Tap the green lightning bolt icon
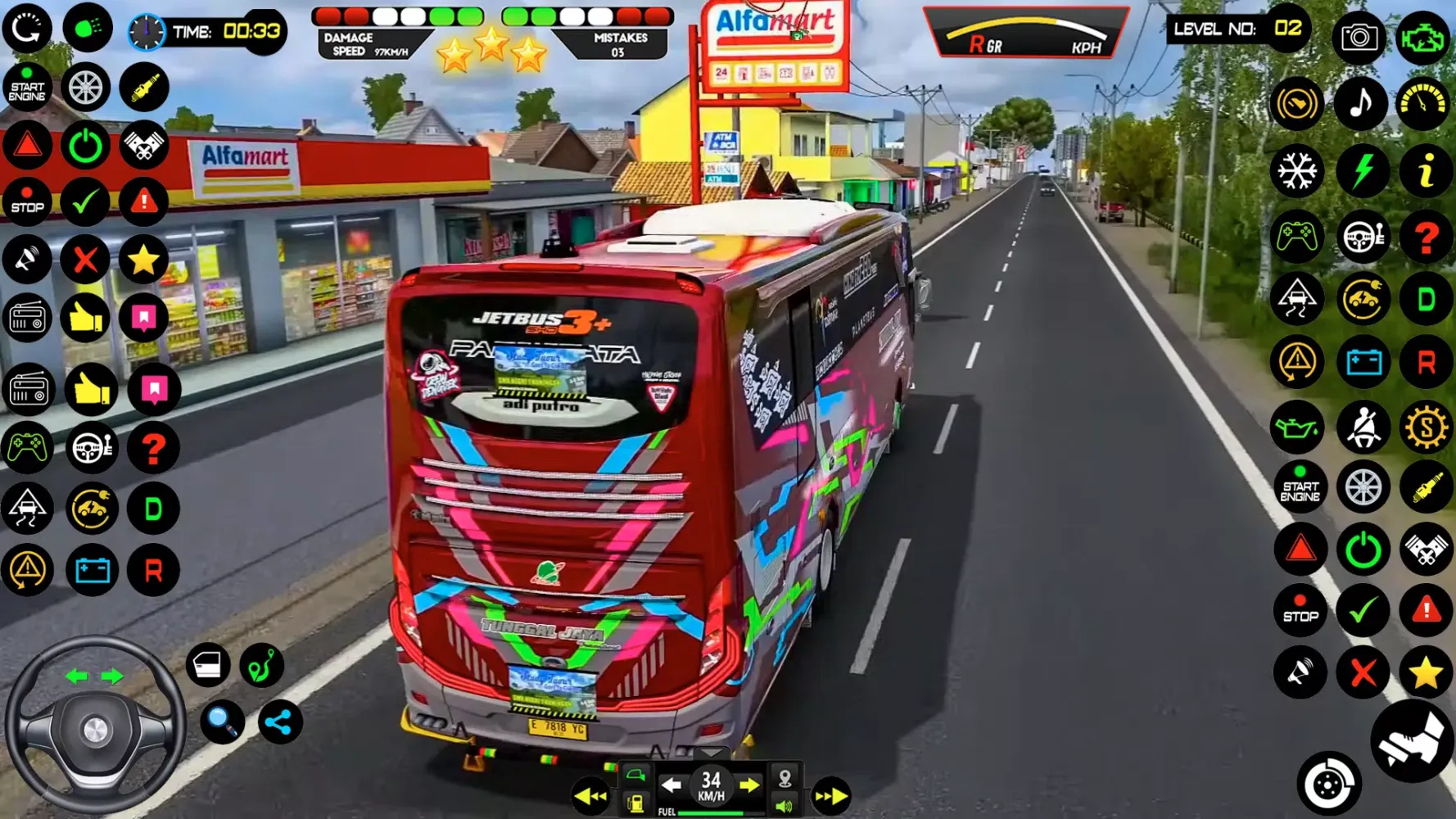1456x819 pixels. click(x=1362, y=171)
